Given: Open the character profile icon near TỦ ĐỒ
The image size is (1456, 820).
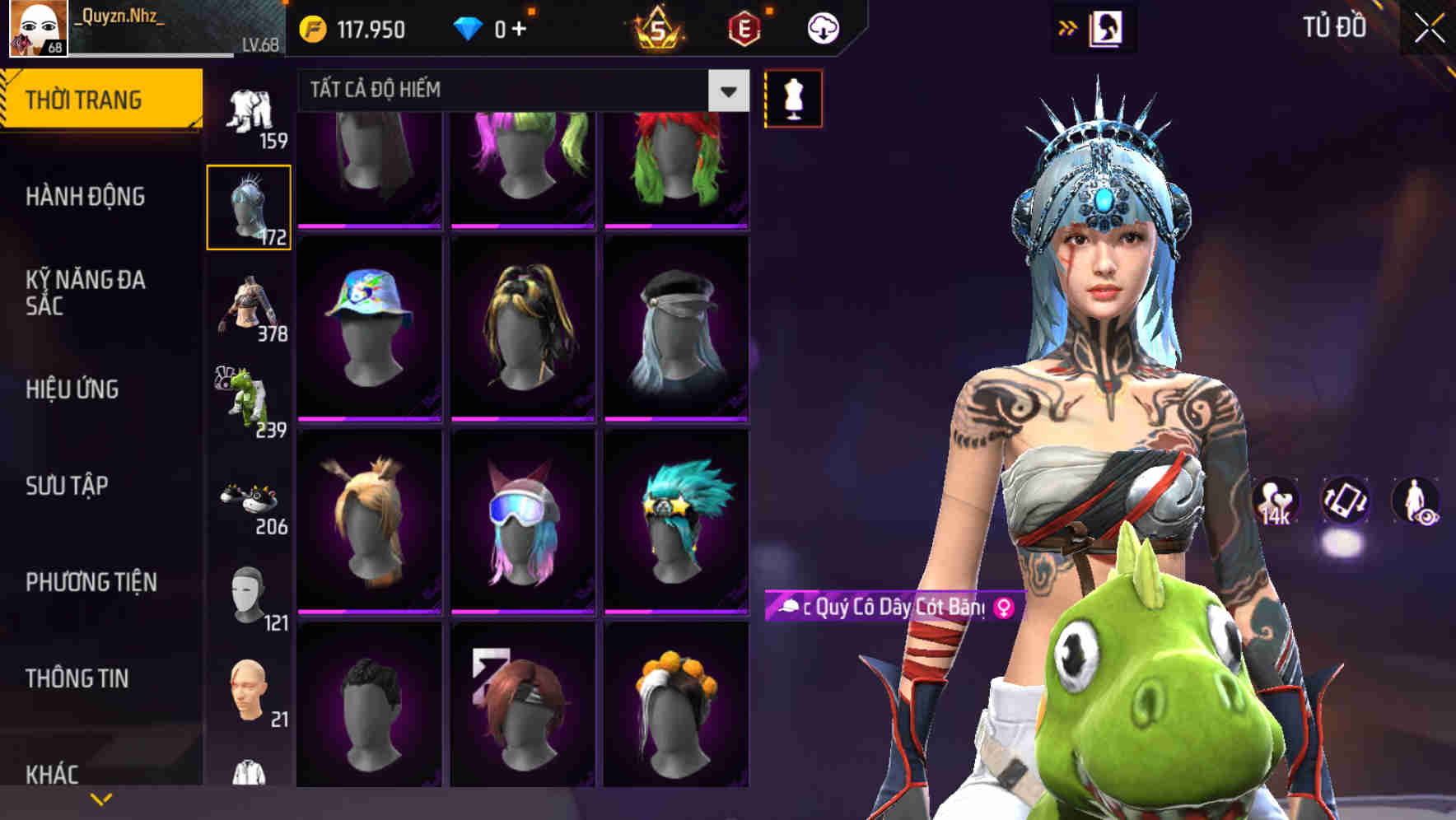Looking at the screenshot, I should click(1106, 27).
